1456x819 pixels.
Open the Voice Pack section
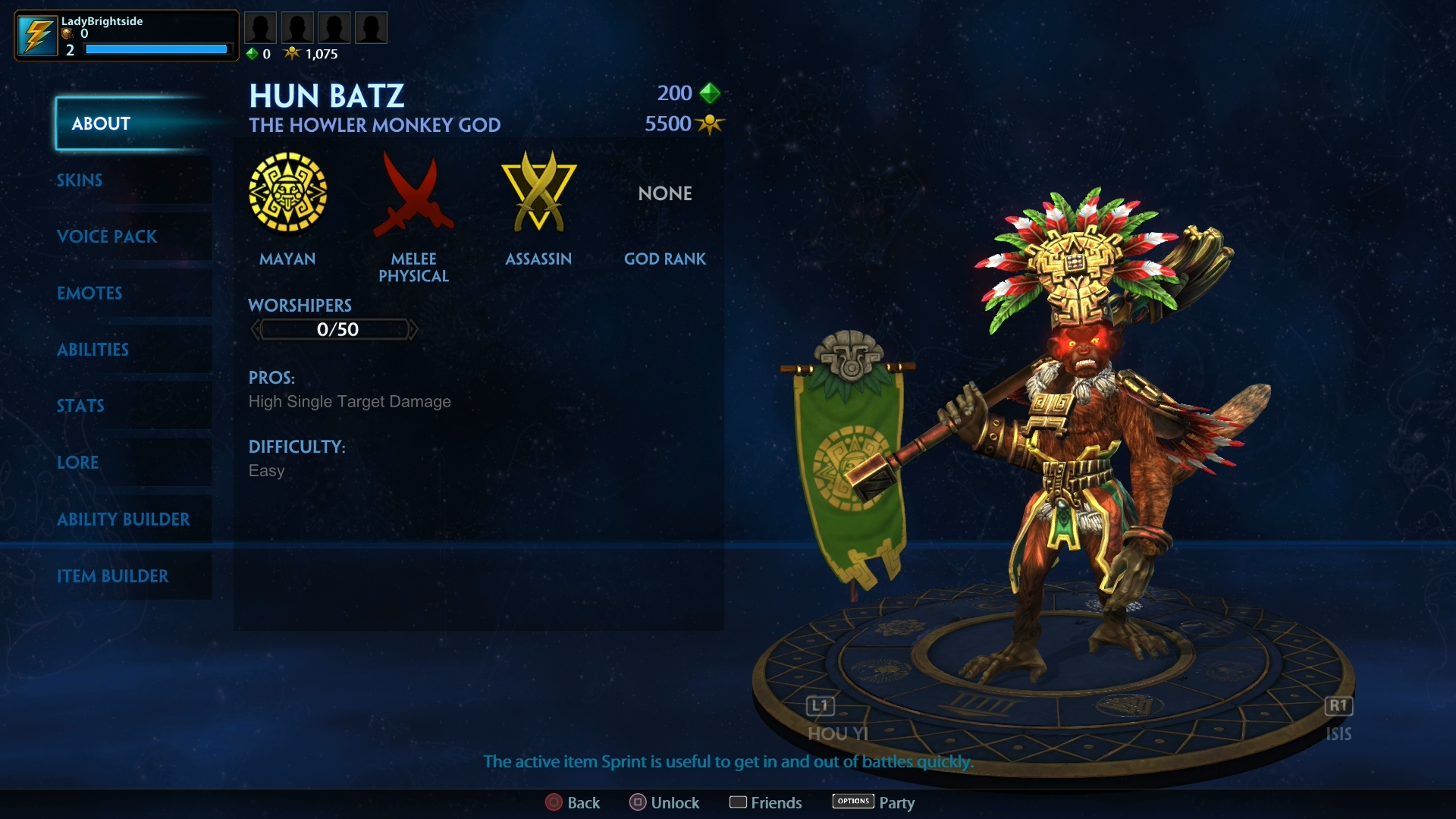(x=106, y=237)
